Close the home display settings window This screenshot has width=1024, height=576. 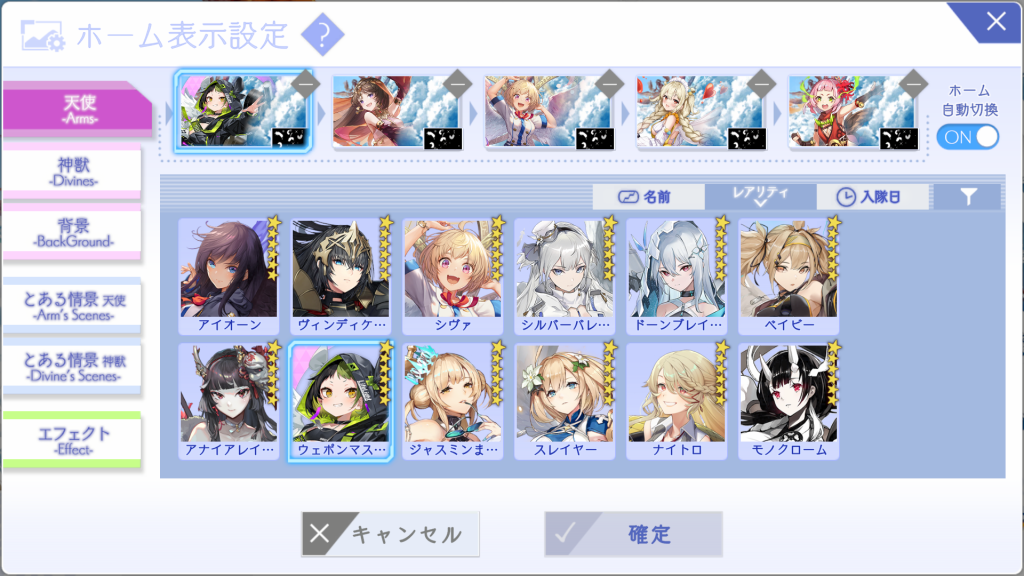(x=995, y=22)
